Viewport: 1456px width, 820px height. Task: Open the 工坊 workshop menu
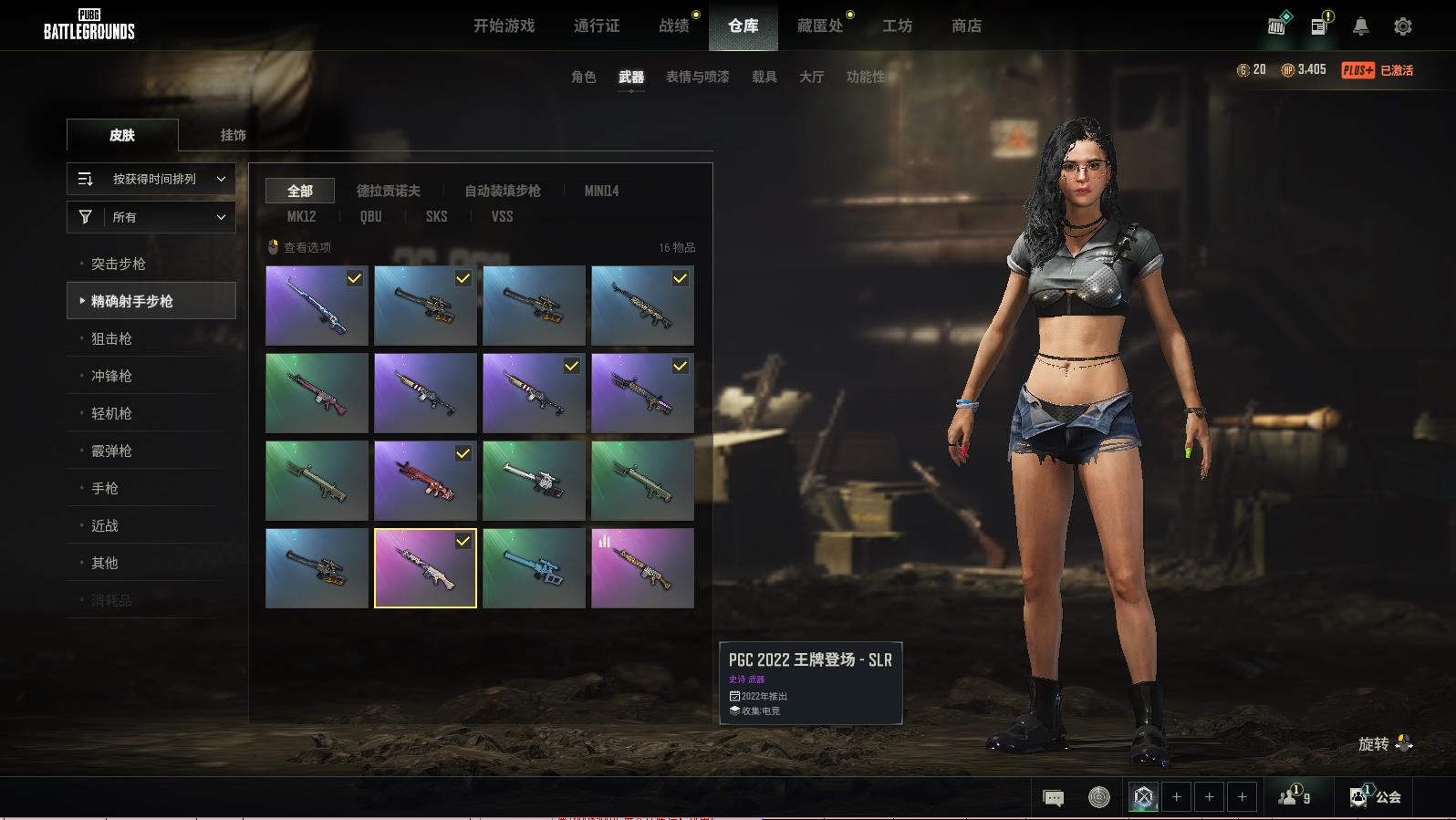[897, 26]
